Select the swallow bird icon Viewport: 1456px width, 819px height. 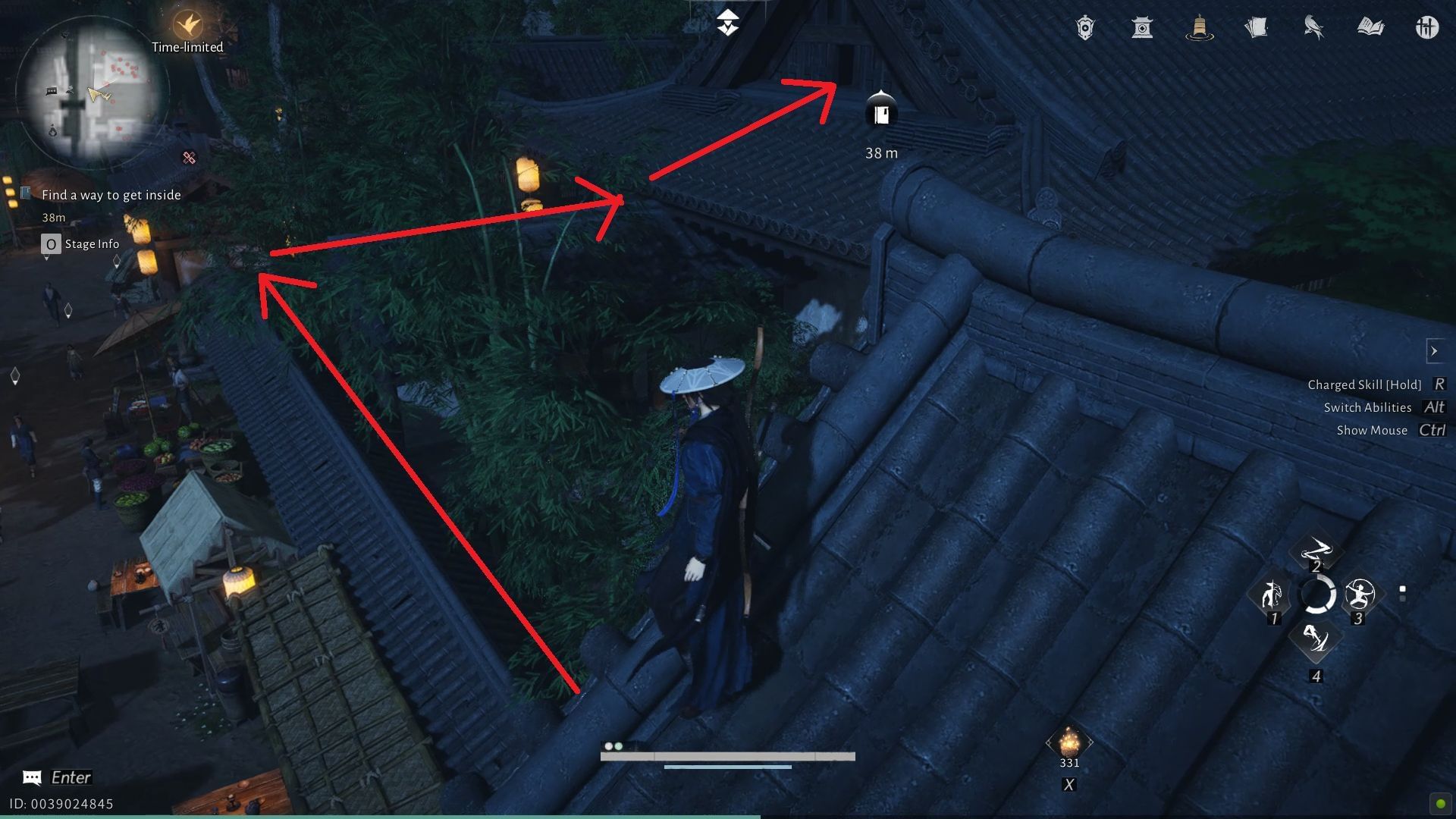coord(1313,28)
